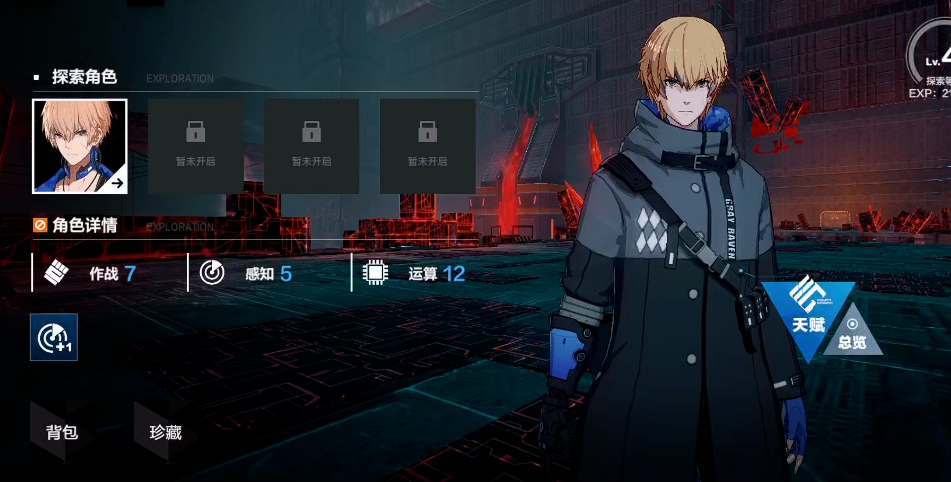
Task: Click the +1 radar skill icon
Action: click(54, 338)
